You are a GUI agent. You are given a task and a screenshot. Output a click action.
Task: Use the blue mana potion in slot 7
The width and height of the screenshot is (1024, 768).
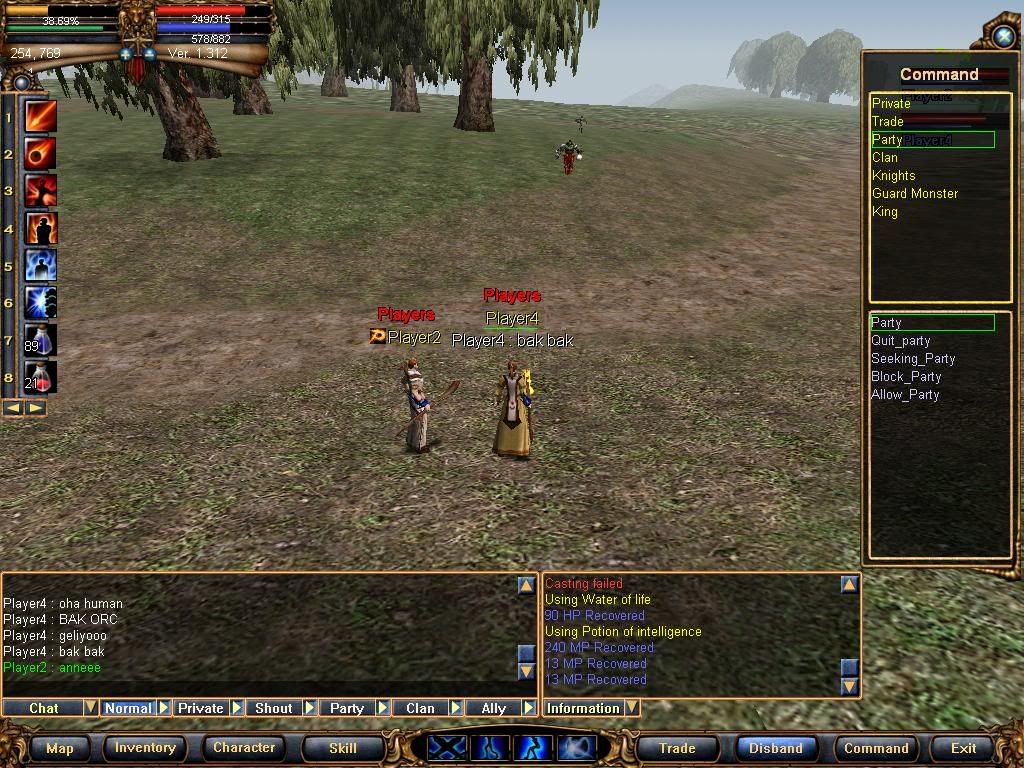[41, 340]
